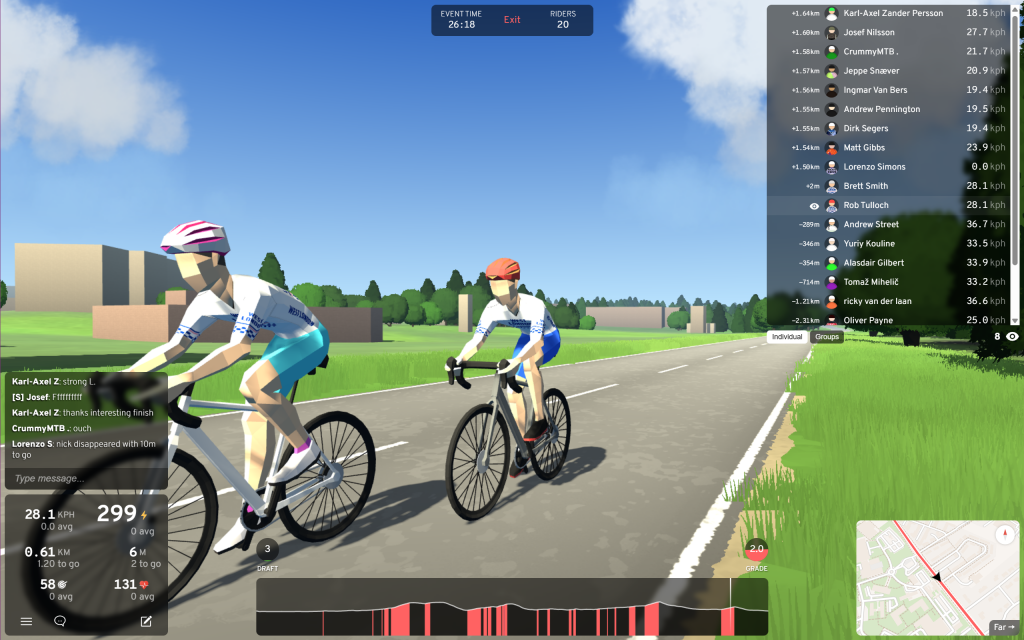Click the red Exit button
The image size is (1024, 640).
(512, 20)
